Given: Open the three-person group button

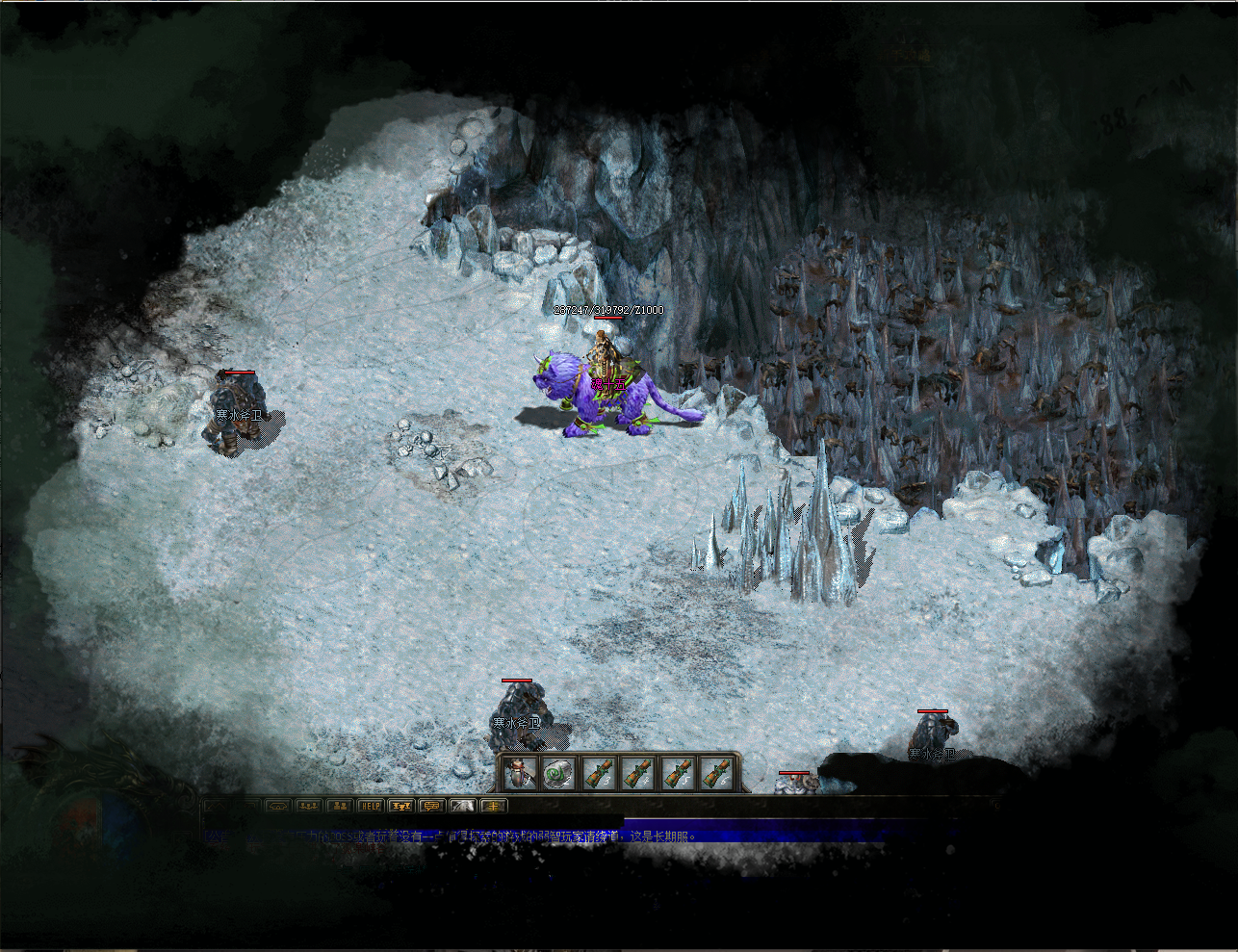Looking at the screenshot, I should [x=308, y=806].
